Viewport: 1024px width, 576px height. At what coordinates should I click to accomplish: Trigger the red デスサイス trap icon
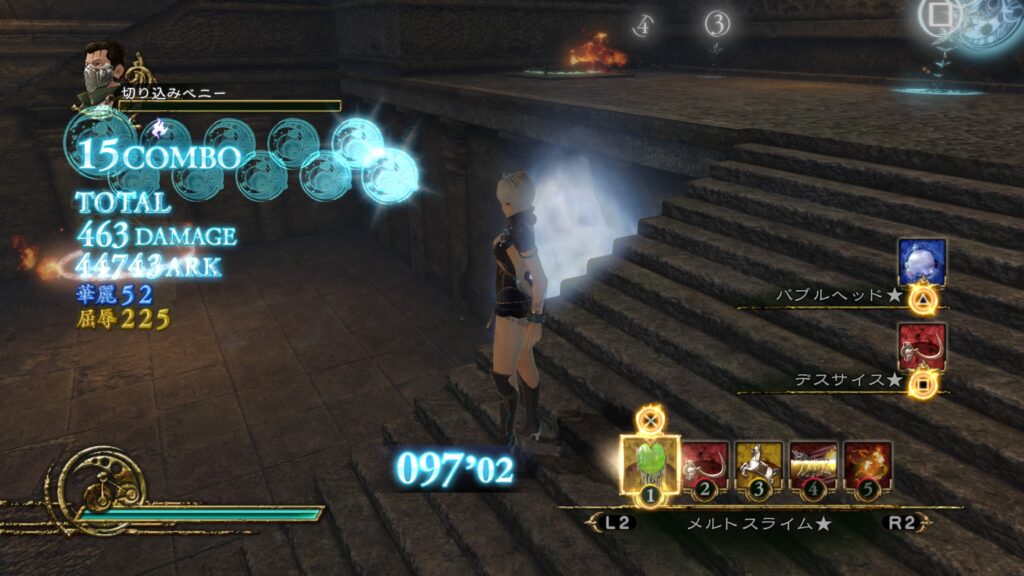(921, 347)
